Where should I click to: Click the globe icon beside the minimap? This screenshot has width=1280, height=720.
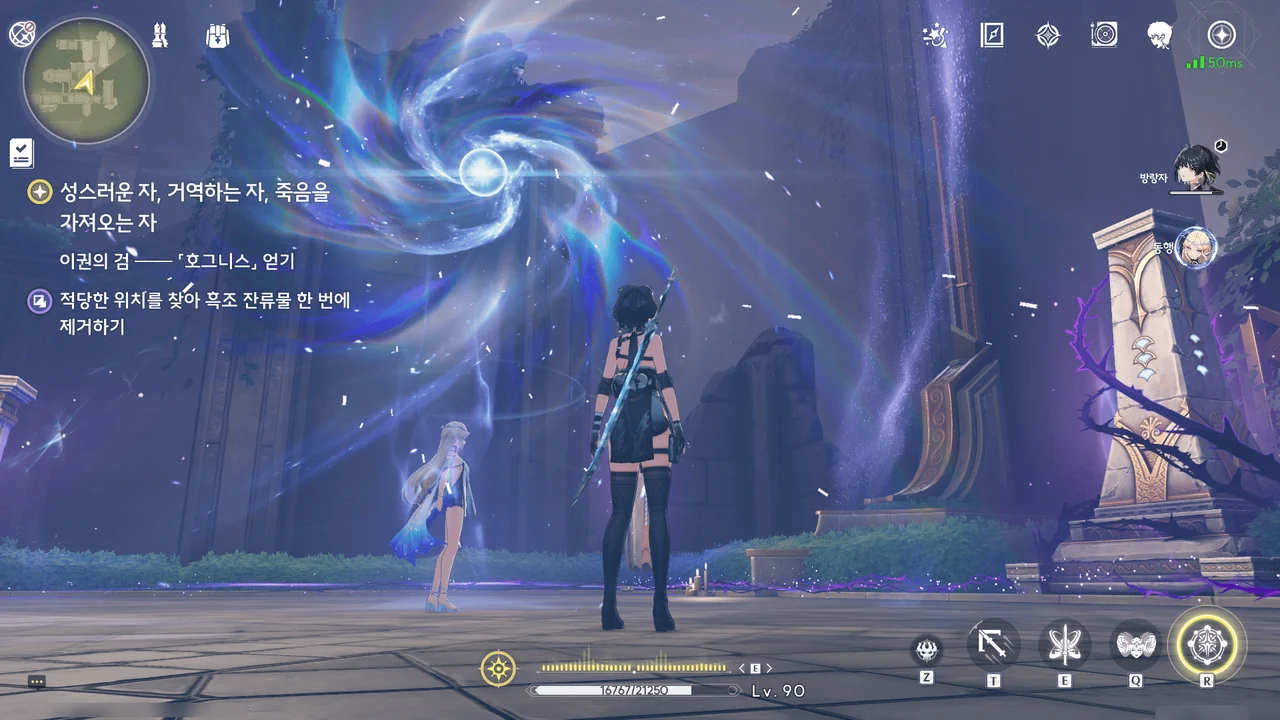21,34
